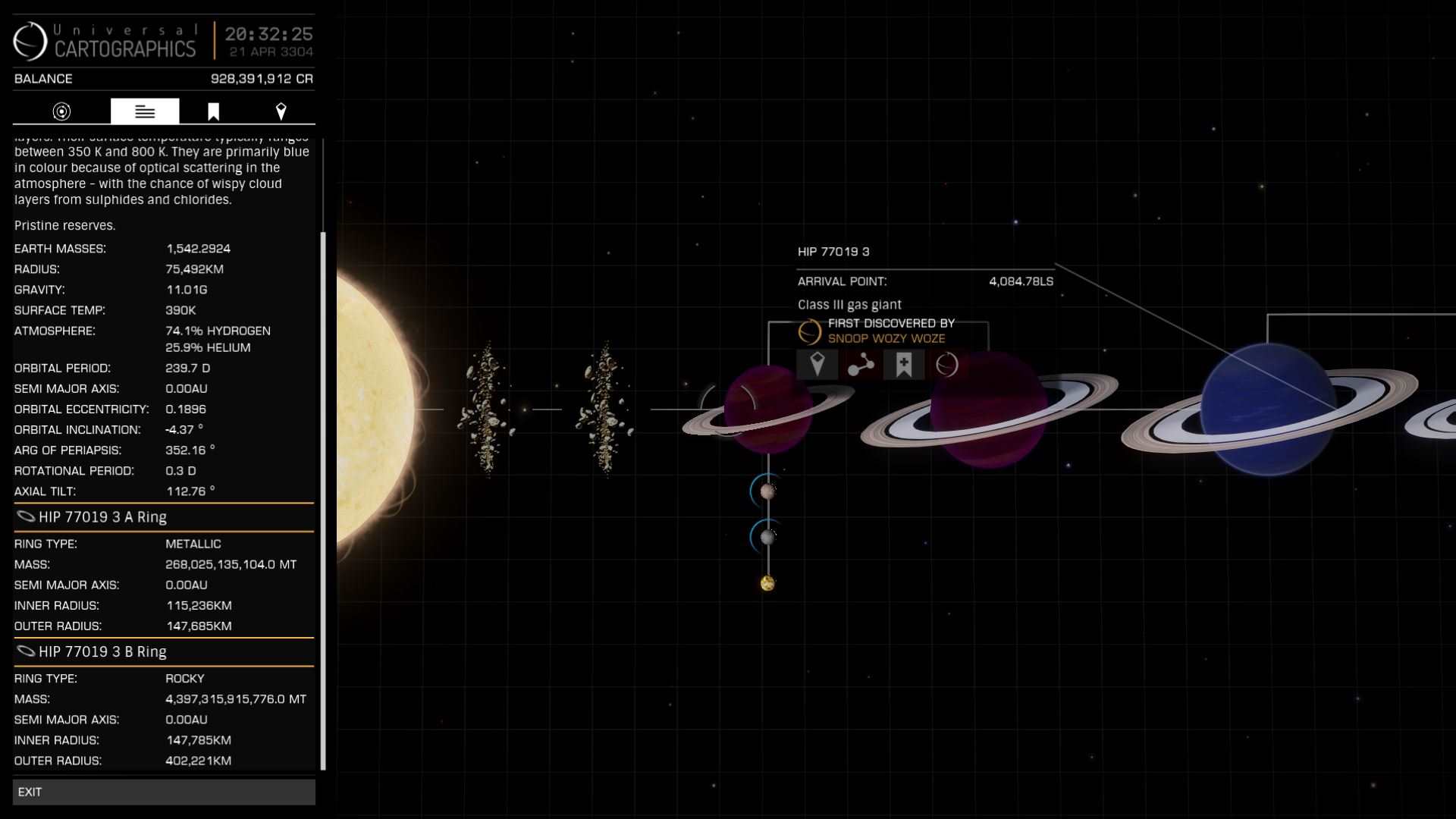The height and width of the screenshot is (819, 1456).
Task: Choose the small yellow moon below the gas giant
Action: 767,583
